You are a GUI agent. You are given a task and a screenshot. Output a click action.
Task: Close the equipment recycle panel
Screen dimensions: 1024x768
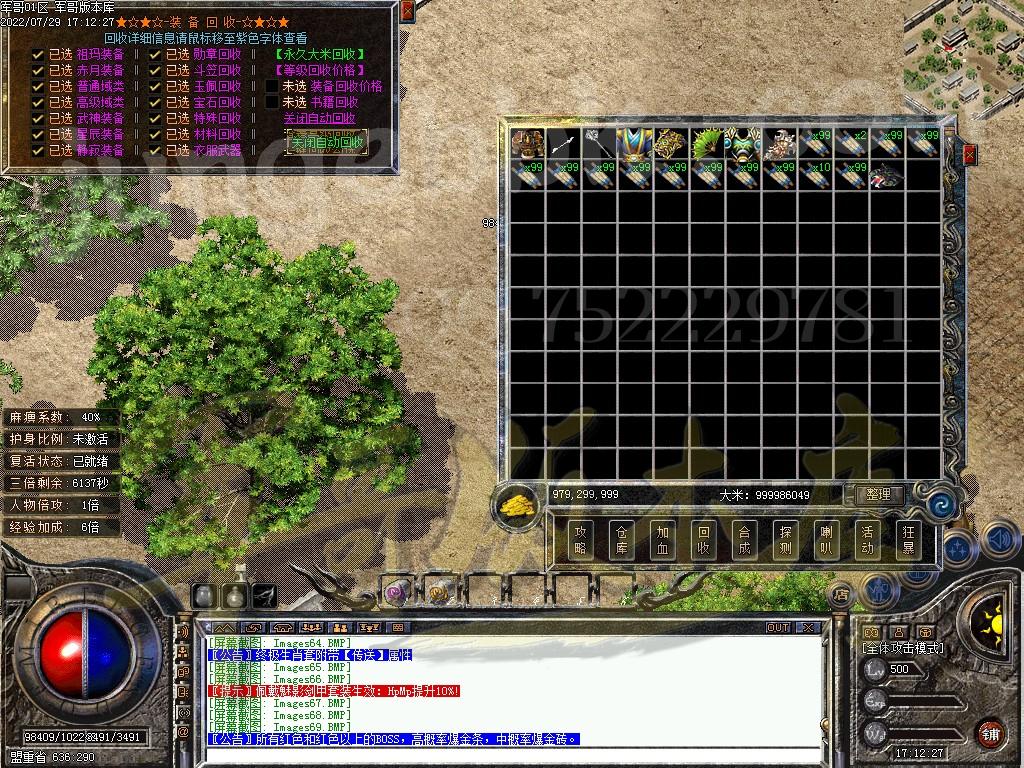tap(406, 11)
